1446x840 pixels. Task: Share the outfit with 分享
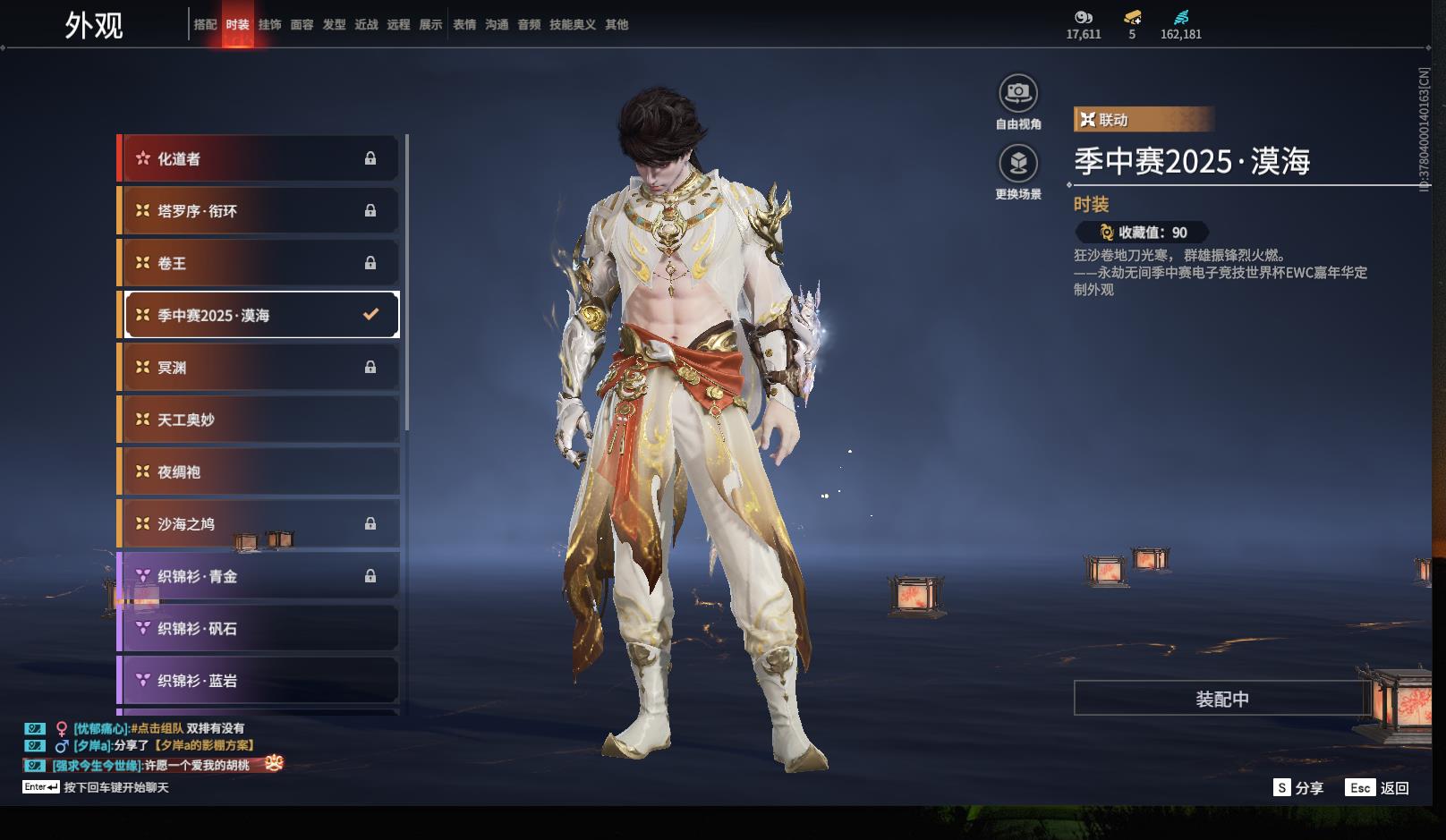pyautogui.click(x=1298, y=788)
